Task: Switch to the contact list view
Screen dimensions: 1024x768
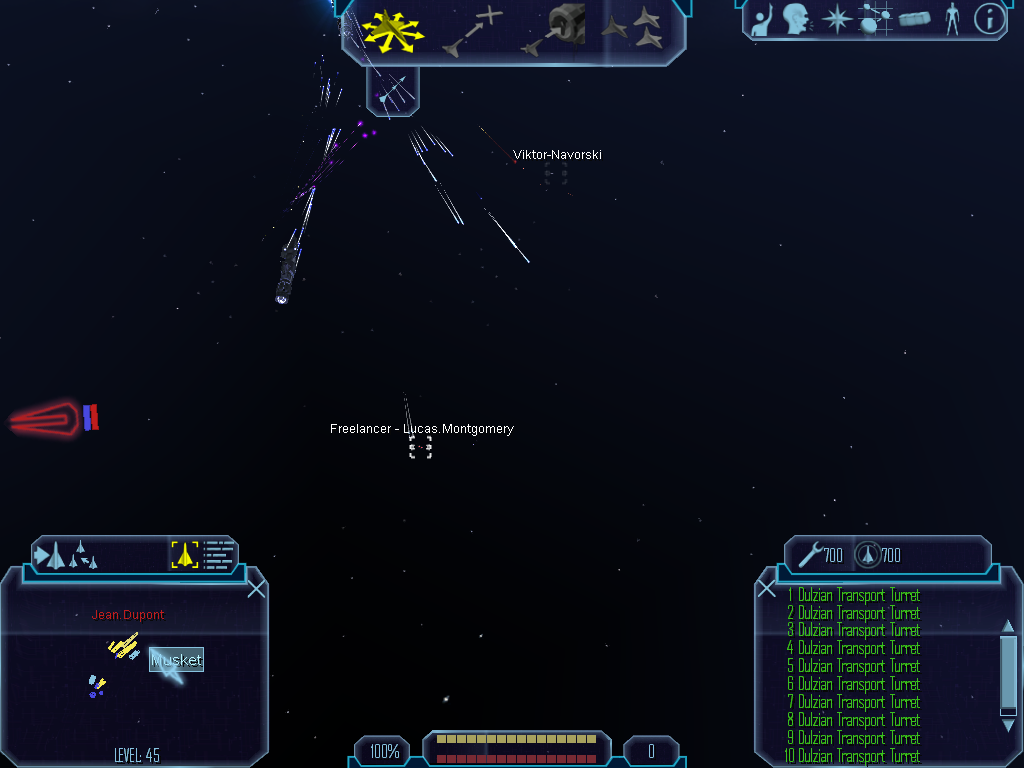Action: coord(219,554)
